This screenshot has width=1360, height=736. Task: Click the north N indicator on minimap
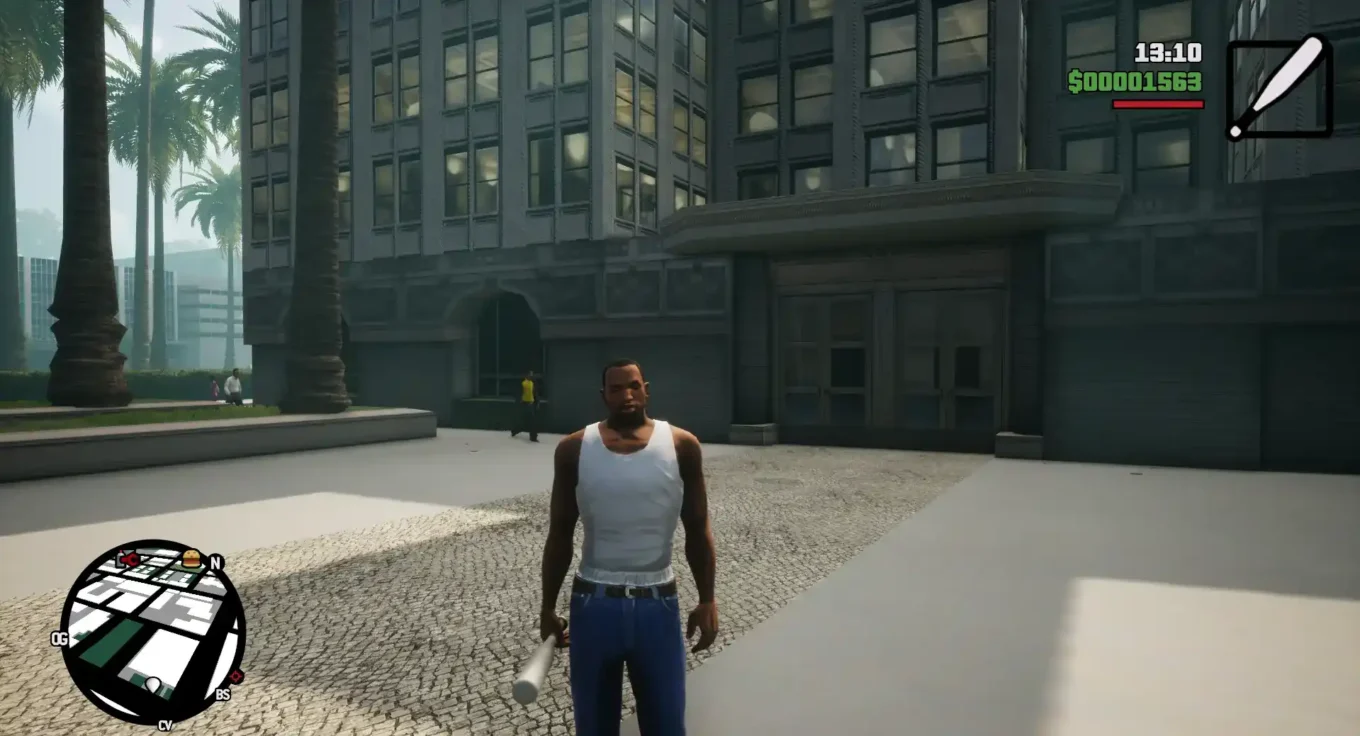(x=215, y=562)
